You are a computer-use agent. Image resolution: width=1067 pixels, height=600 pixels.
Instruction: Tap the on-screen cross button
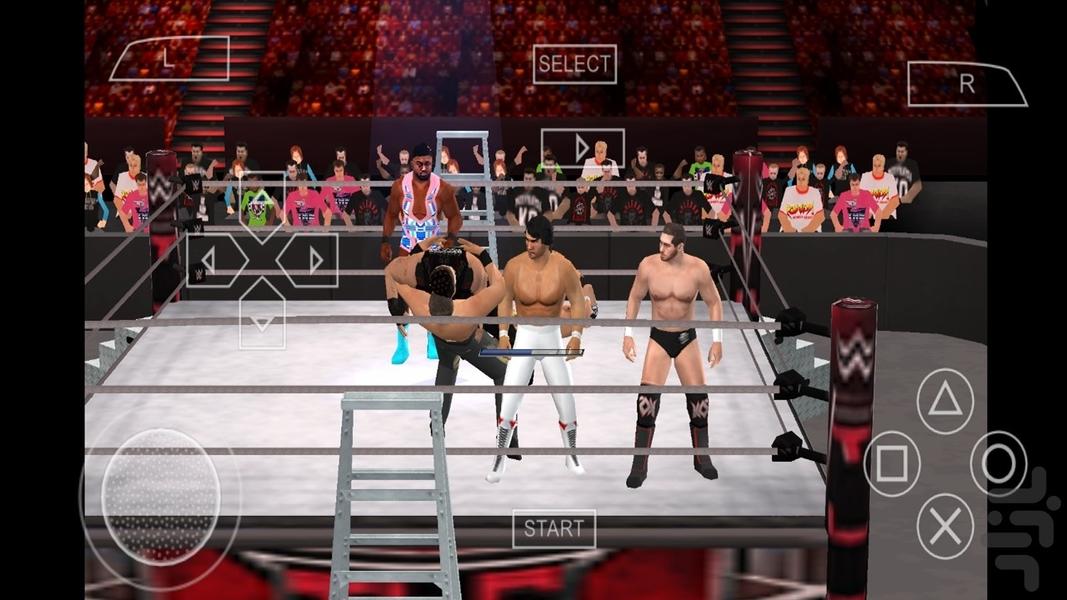[945, 524]
